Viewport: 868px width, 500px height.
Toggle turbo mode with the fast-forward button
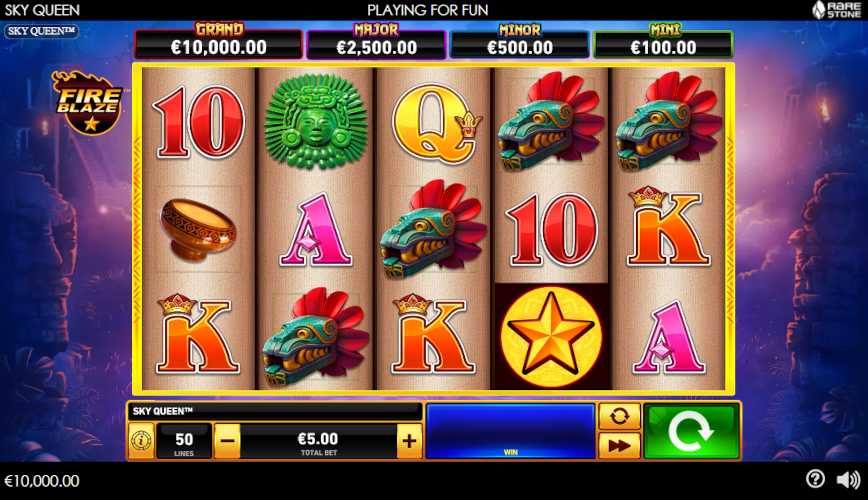click(618, 445)
